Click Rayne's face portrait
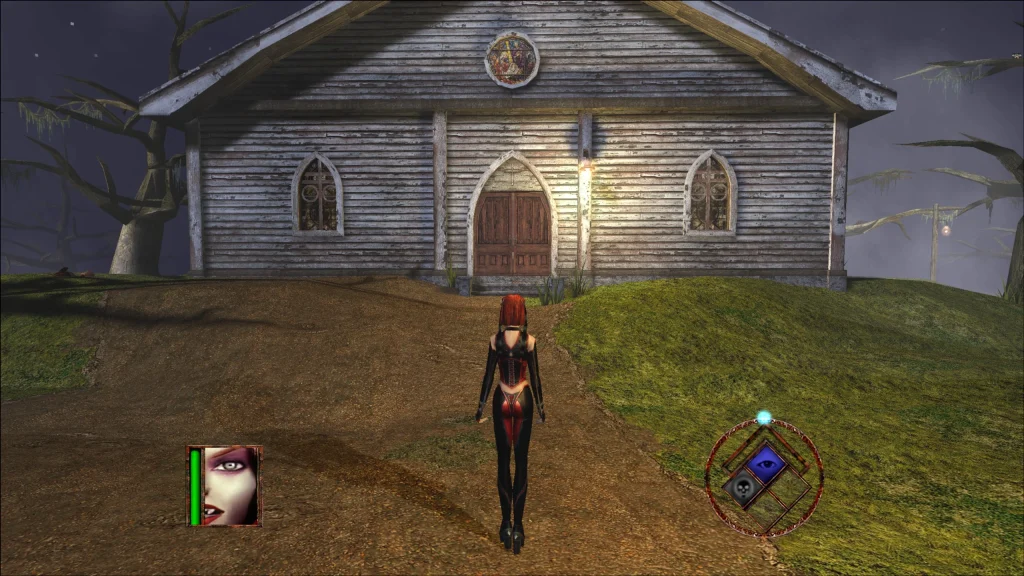The height and width of the screenshot is (576, 1024). [231, 485]
